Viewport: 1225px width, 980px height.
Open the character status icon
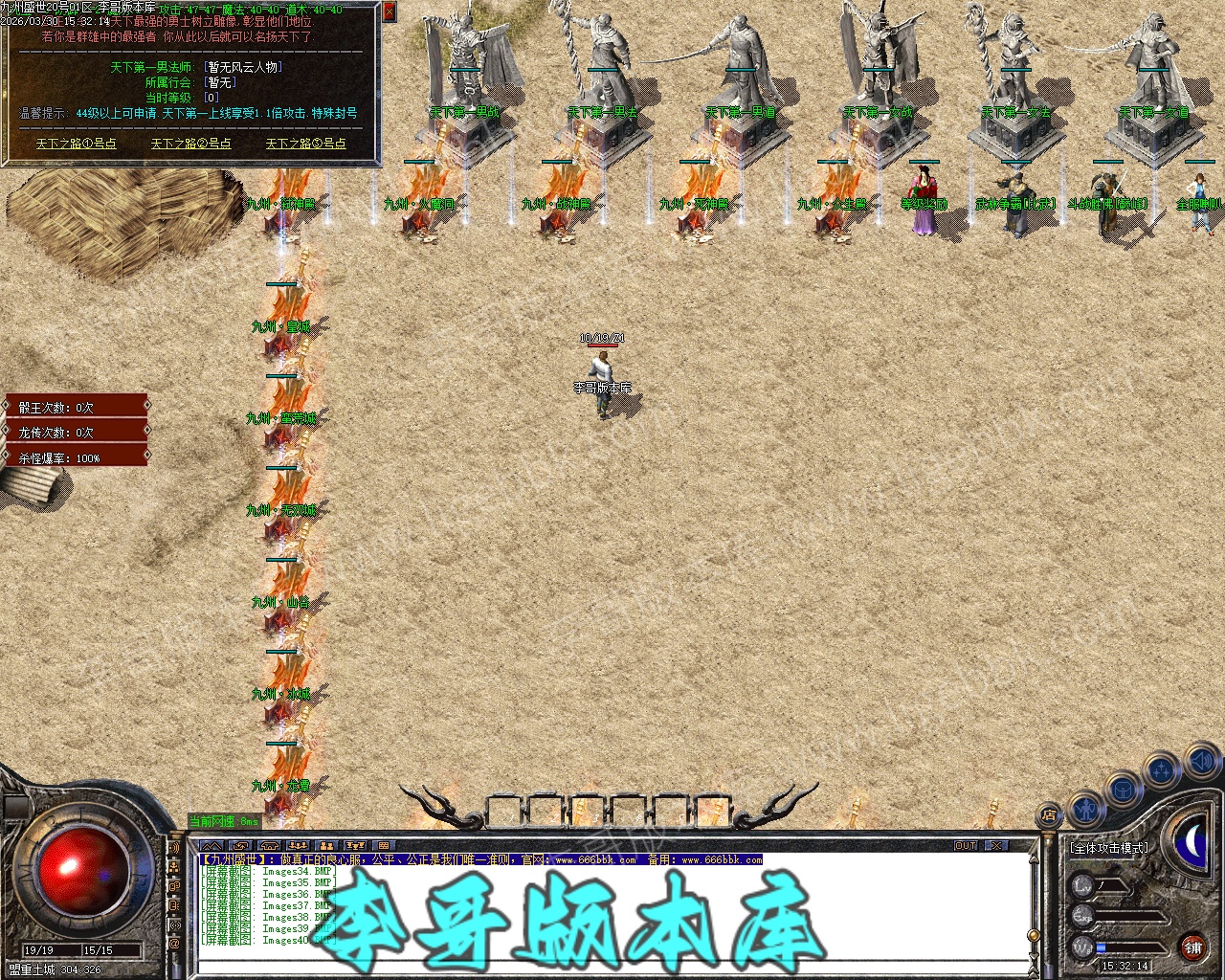point(1084,810)
